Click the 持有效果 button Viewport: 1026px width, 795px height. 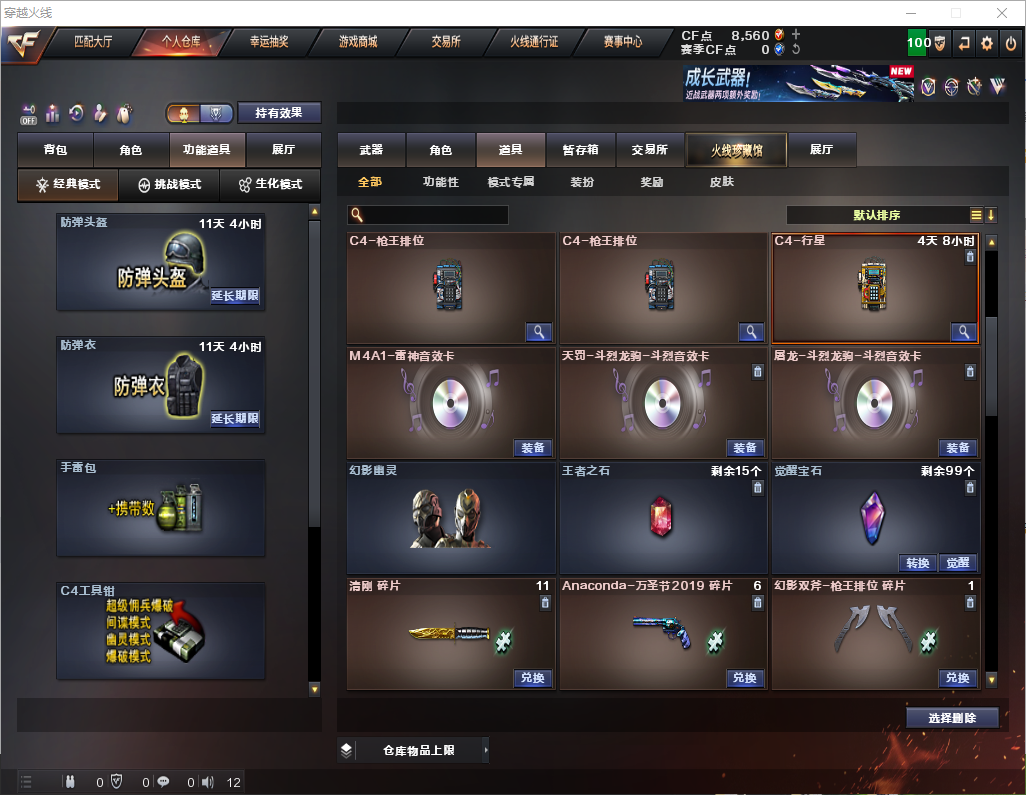[278, 113]
